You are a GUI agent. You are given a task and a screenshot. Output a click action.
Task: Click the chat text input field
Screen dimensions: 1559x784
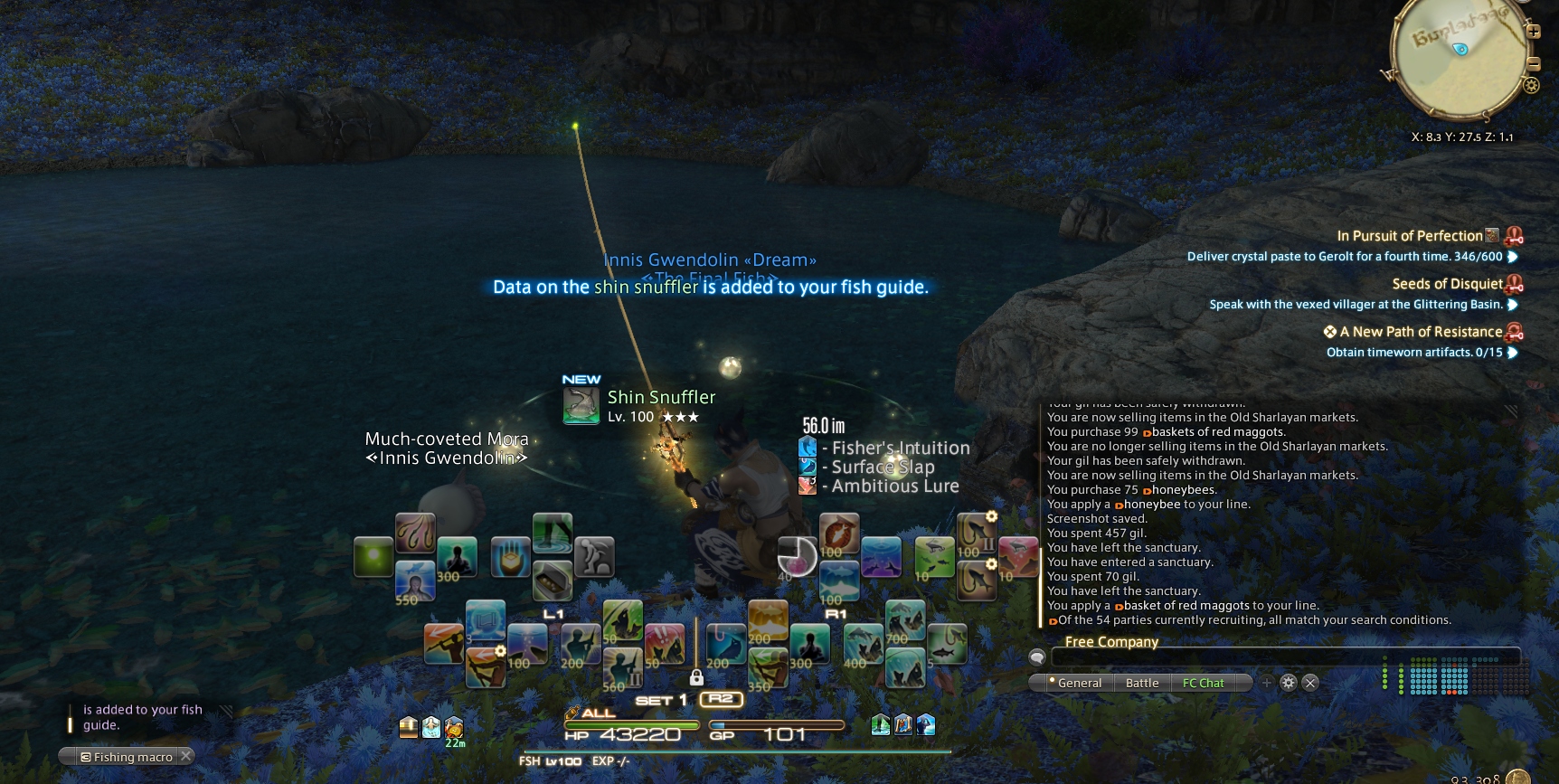click(1284, 657)
